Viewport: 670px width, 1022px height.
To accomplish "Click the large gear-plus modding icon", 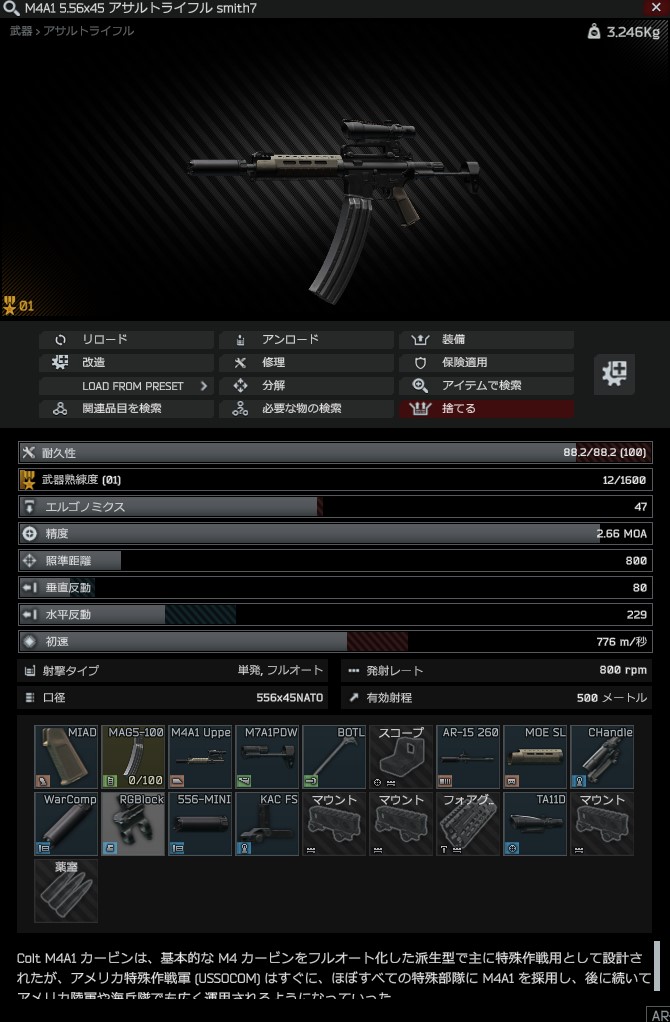I will click(x=614, y=374).
